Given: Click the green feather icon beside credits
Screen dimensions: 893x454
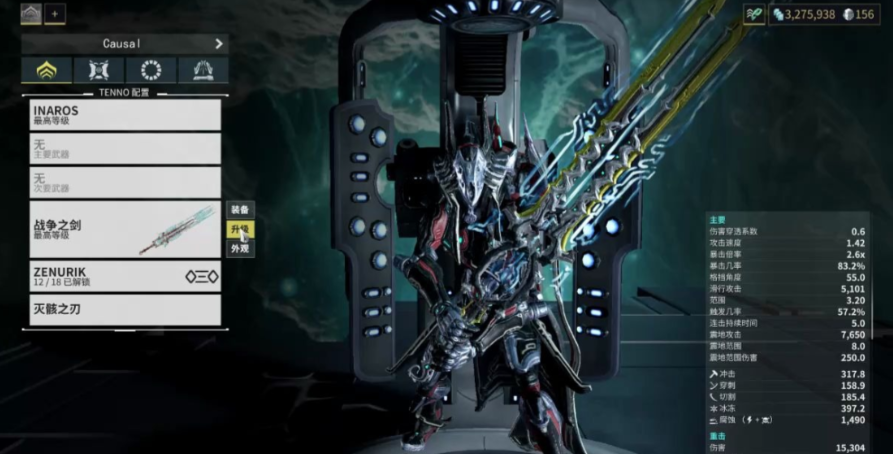Looking at the screenshot, I should 755,14.
